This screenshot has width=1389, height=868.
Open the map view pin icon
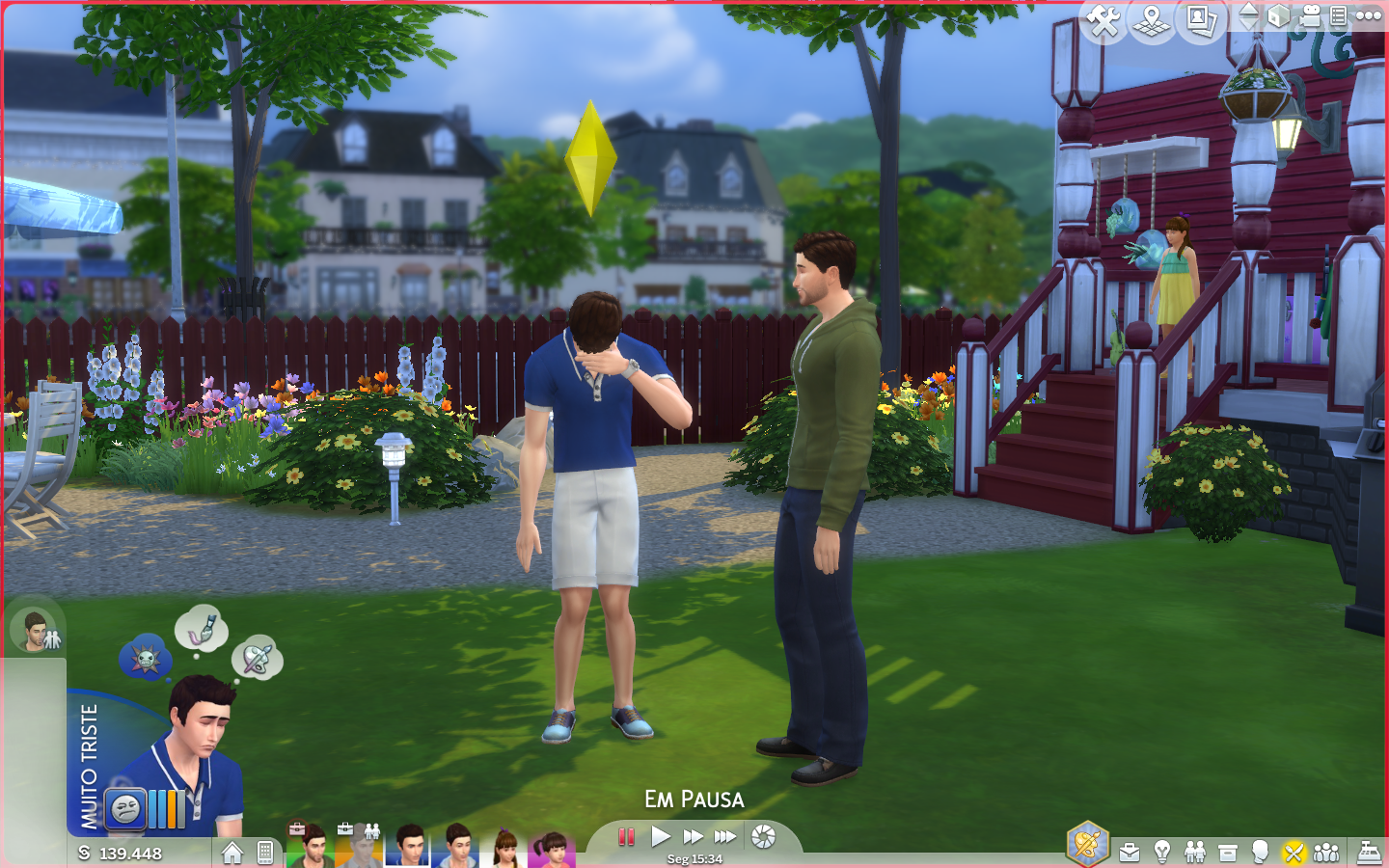point(1152,20)
